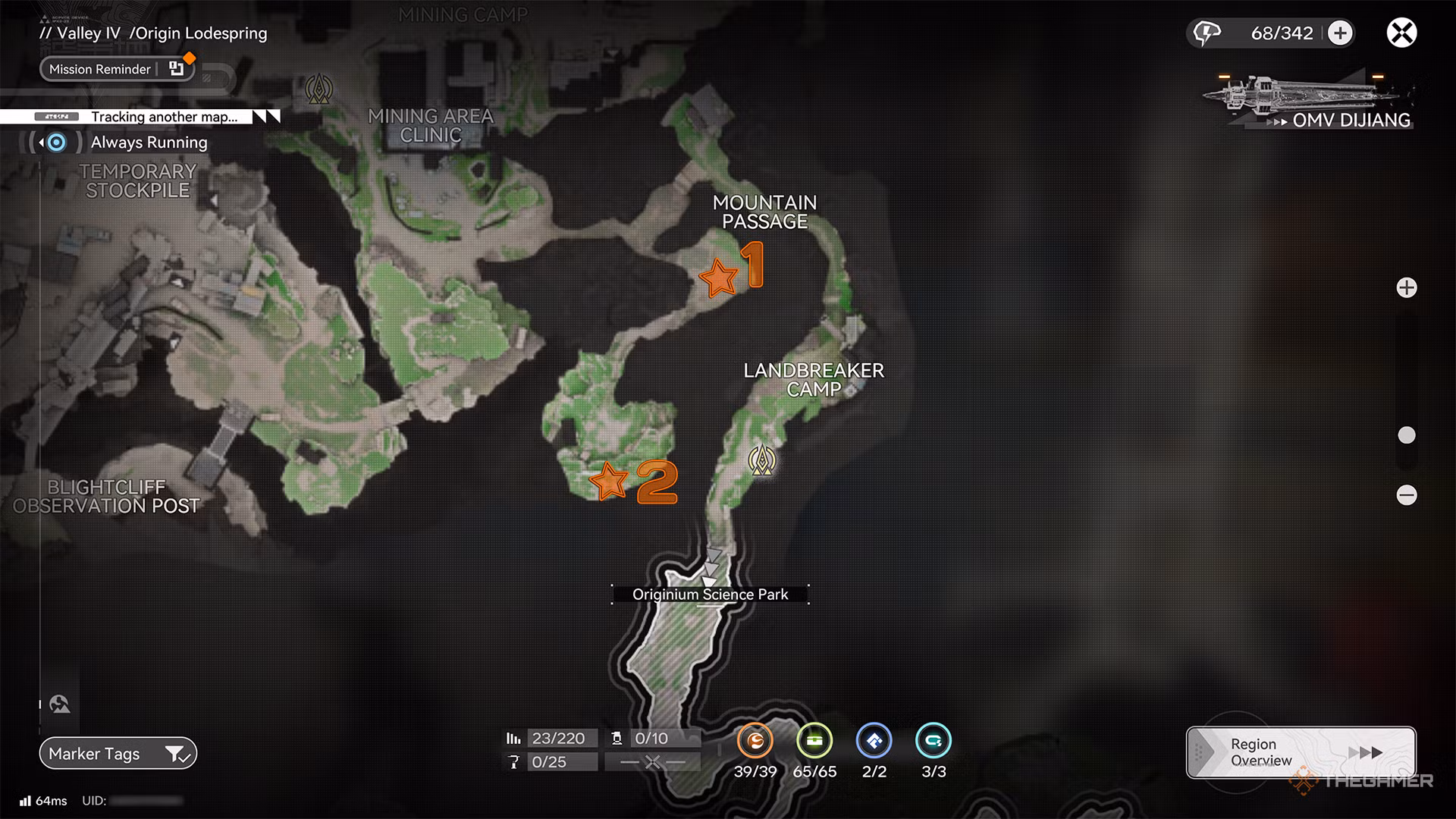Click the zoom-out minus control on the right
This screenshot has width=1456, height=819.
tap(1407, 495)
